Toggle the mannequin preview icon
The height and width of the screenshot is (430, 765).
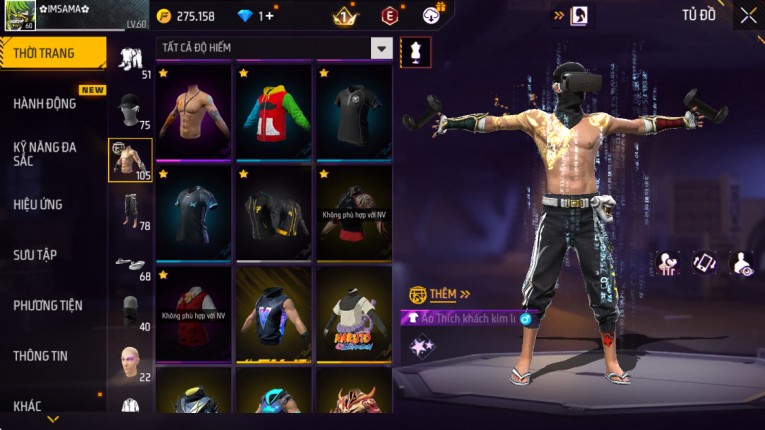(415, 52)
